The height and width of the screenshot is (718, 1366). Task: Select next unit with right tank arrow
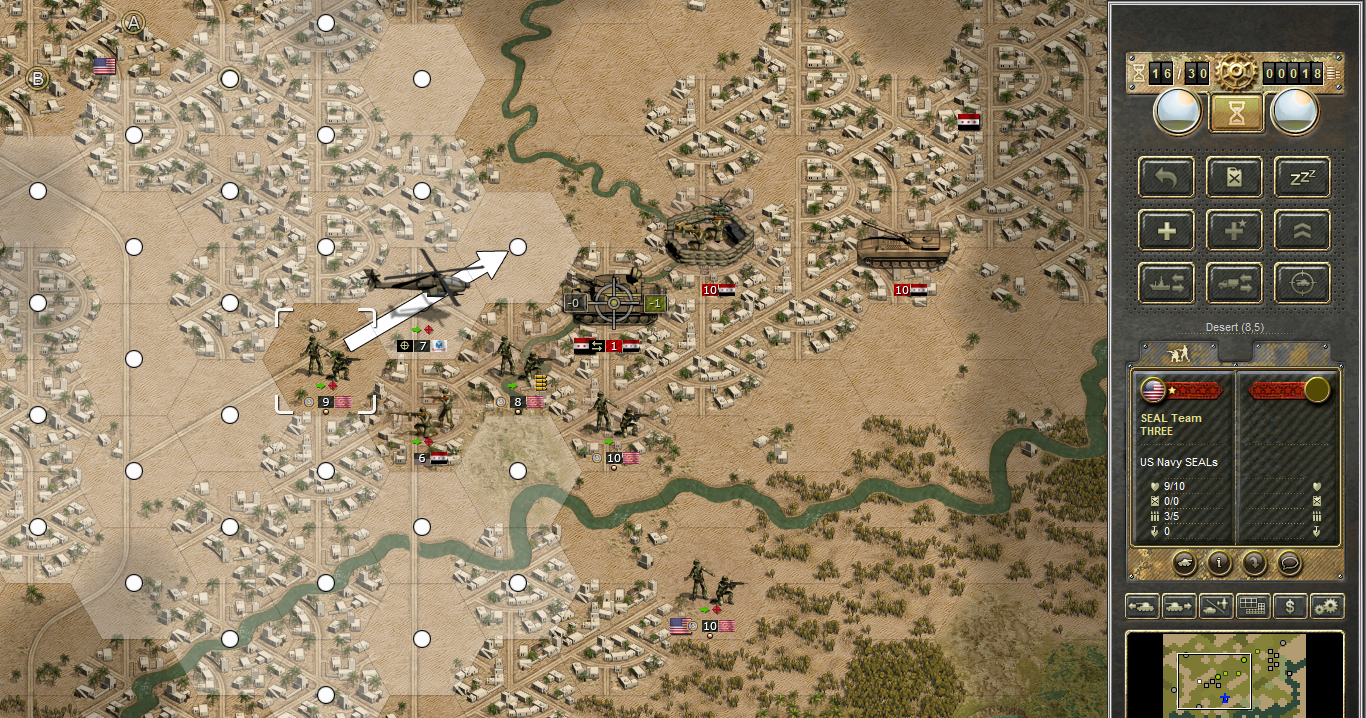(x=1180, y=605)
